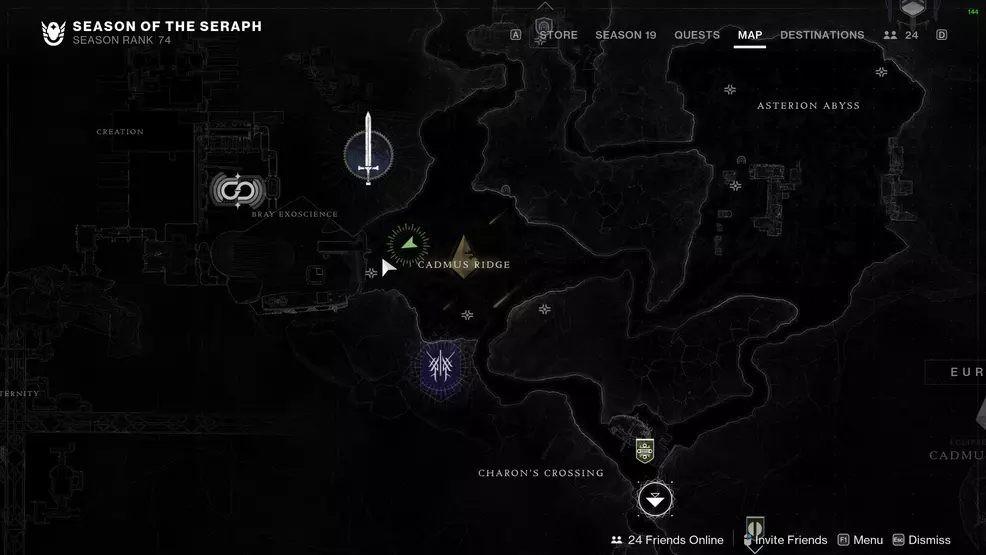986x555 pixels.
Task: Click Invite Friends in the footer
Action: (x=790, y=540)
